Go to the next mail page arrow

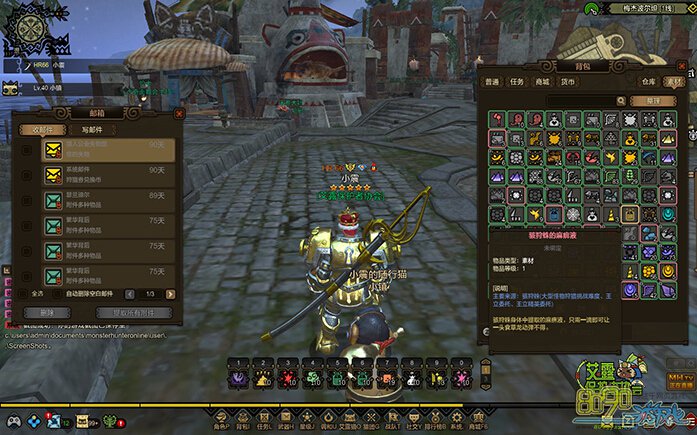[x=173, y=293]
